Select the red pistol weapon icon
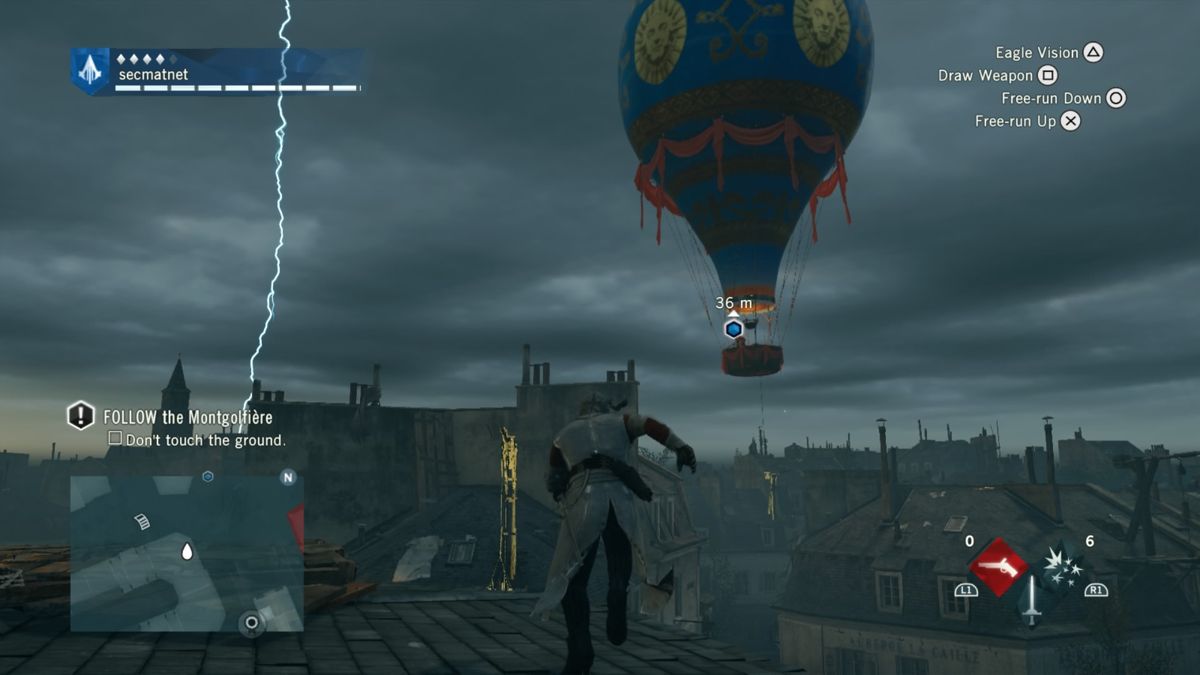This screenshot has height=675, width=1200. 997,567
